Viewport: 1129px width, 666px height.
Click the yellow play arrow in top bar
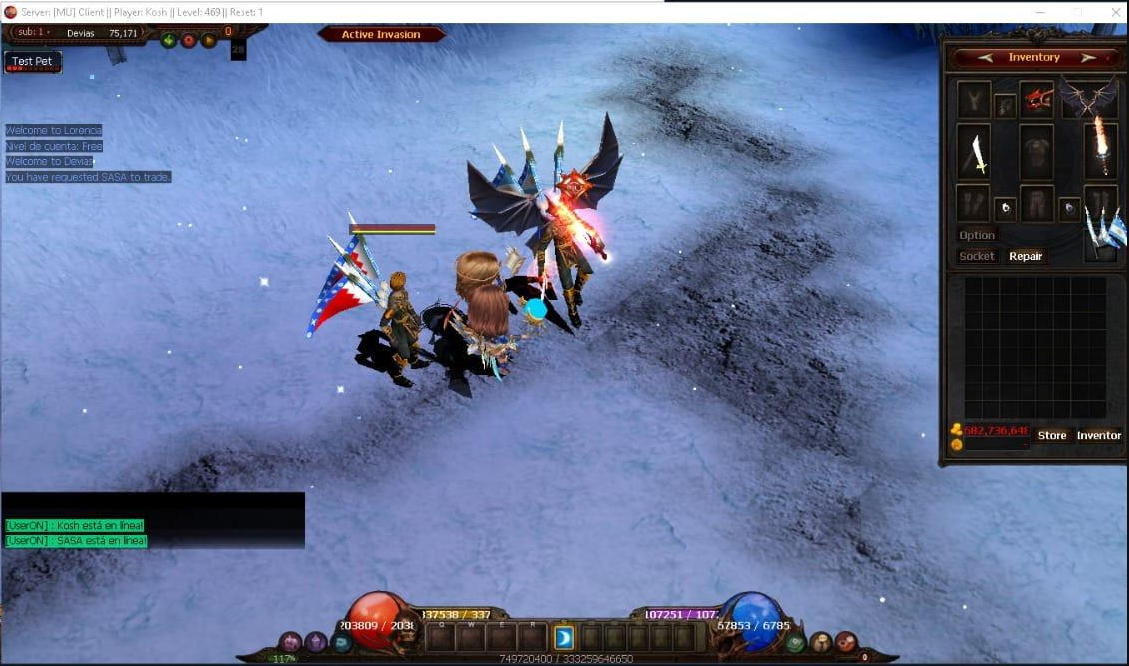click(209, 41)
